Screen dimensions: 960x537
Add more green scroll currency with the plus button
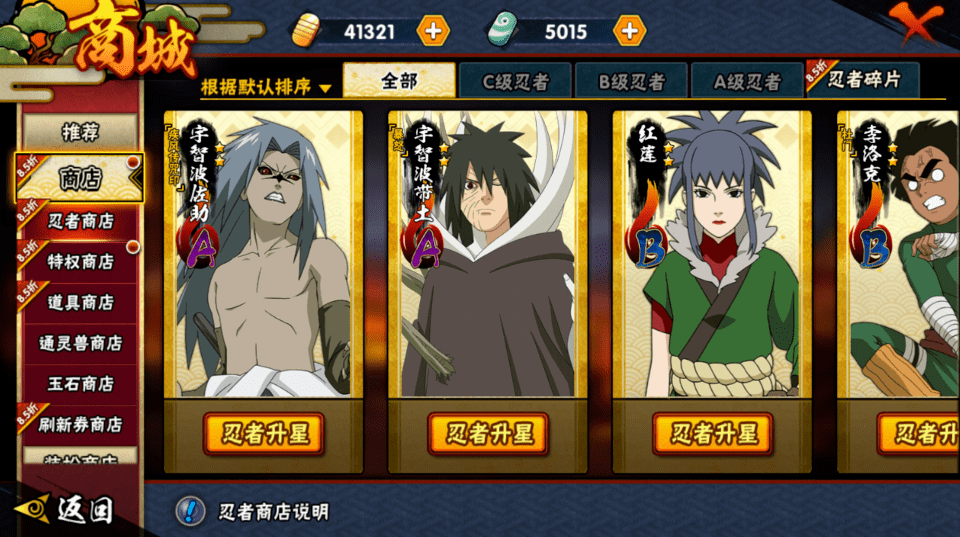pos(628,31)
